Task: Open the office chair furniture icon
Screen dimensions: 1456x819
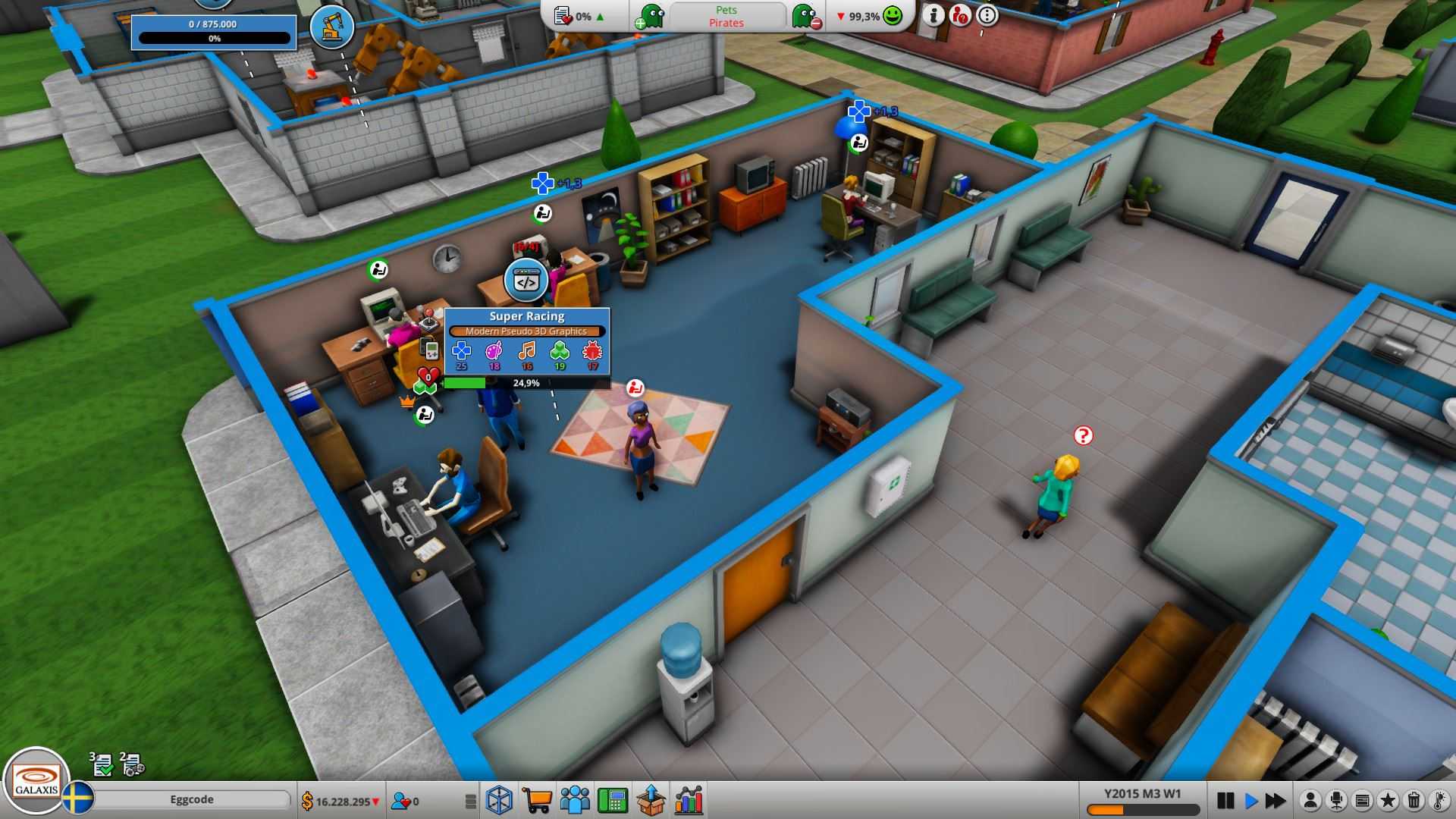Action: click(1337, 800)
